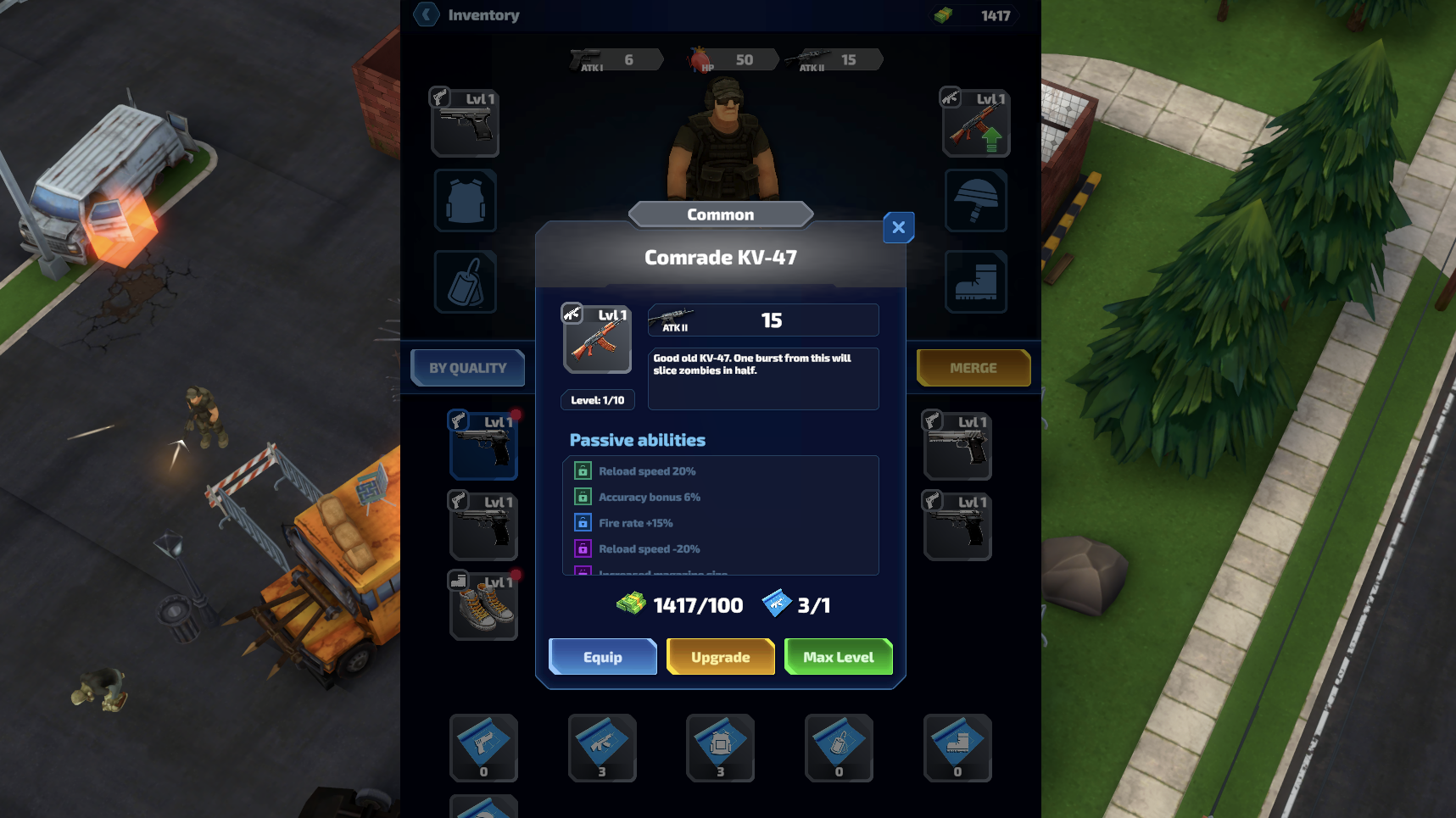Viewport: 1456px width, 818px height.
Task: Select the helmet equipment slot
Action: tap(975, 202)
